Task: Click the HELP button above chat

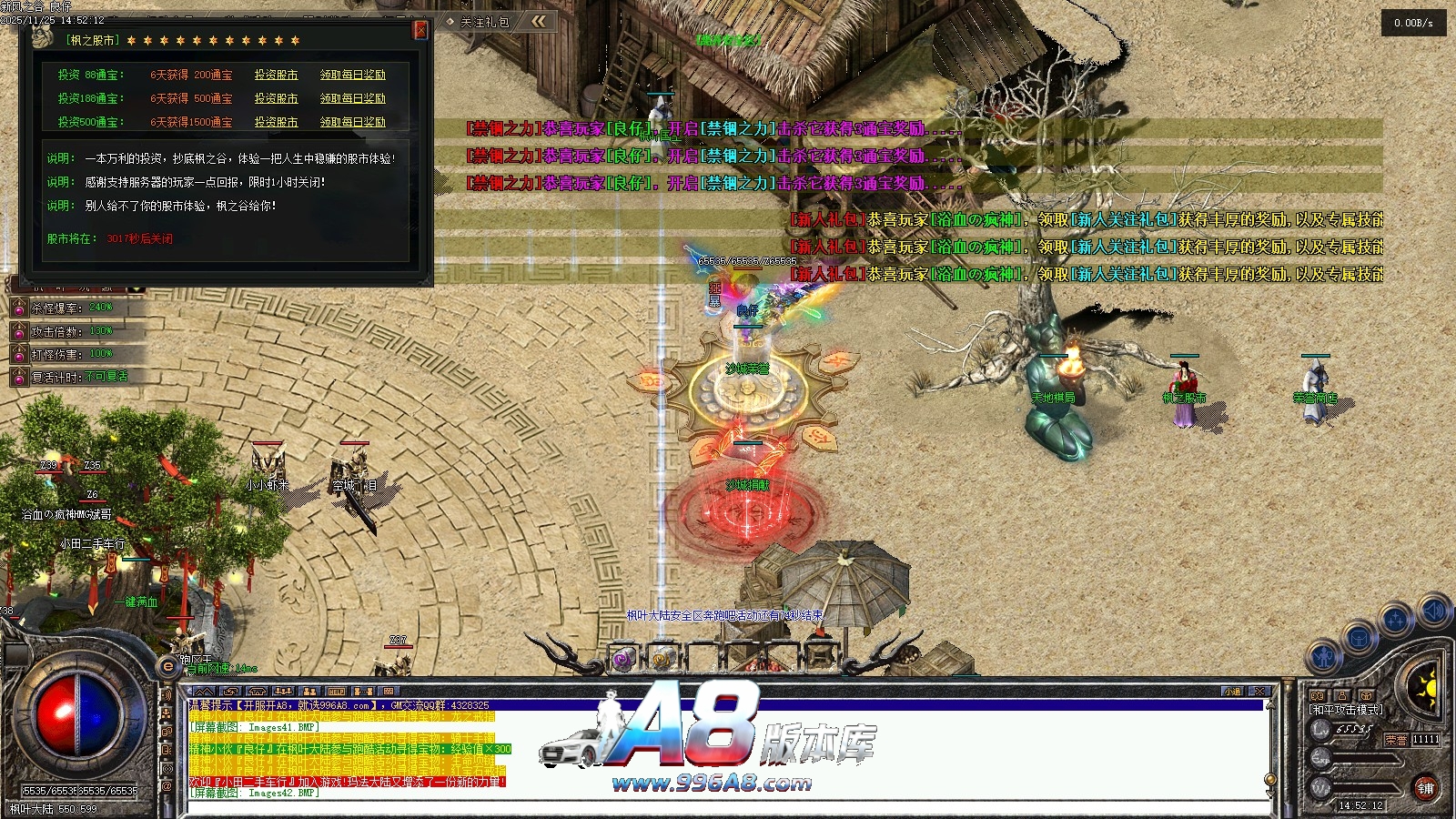Action: click(x=336, y=692)
